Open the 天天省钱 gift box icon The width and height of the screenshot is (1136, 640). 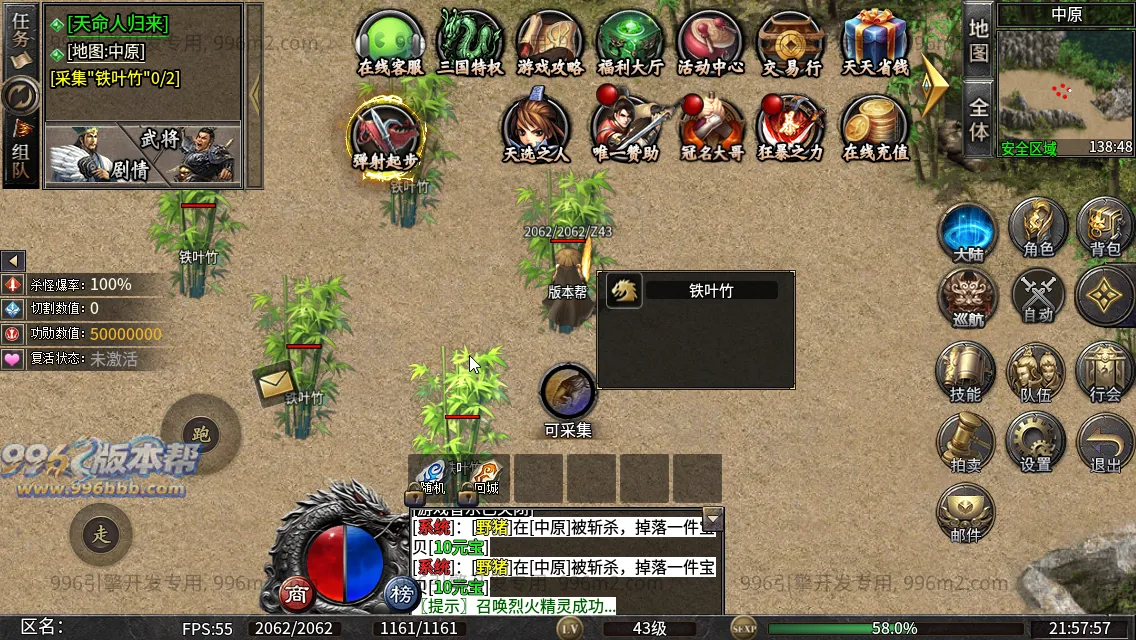coord(874,41)
